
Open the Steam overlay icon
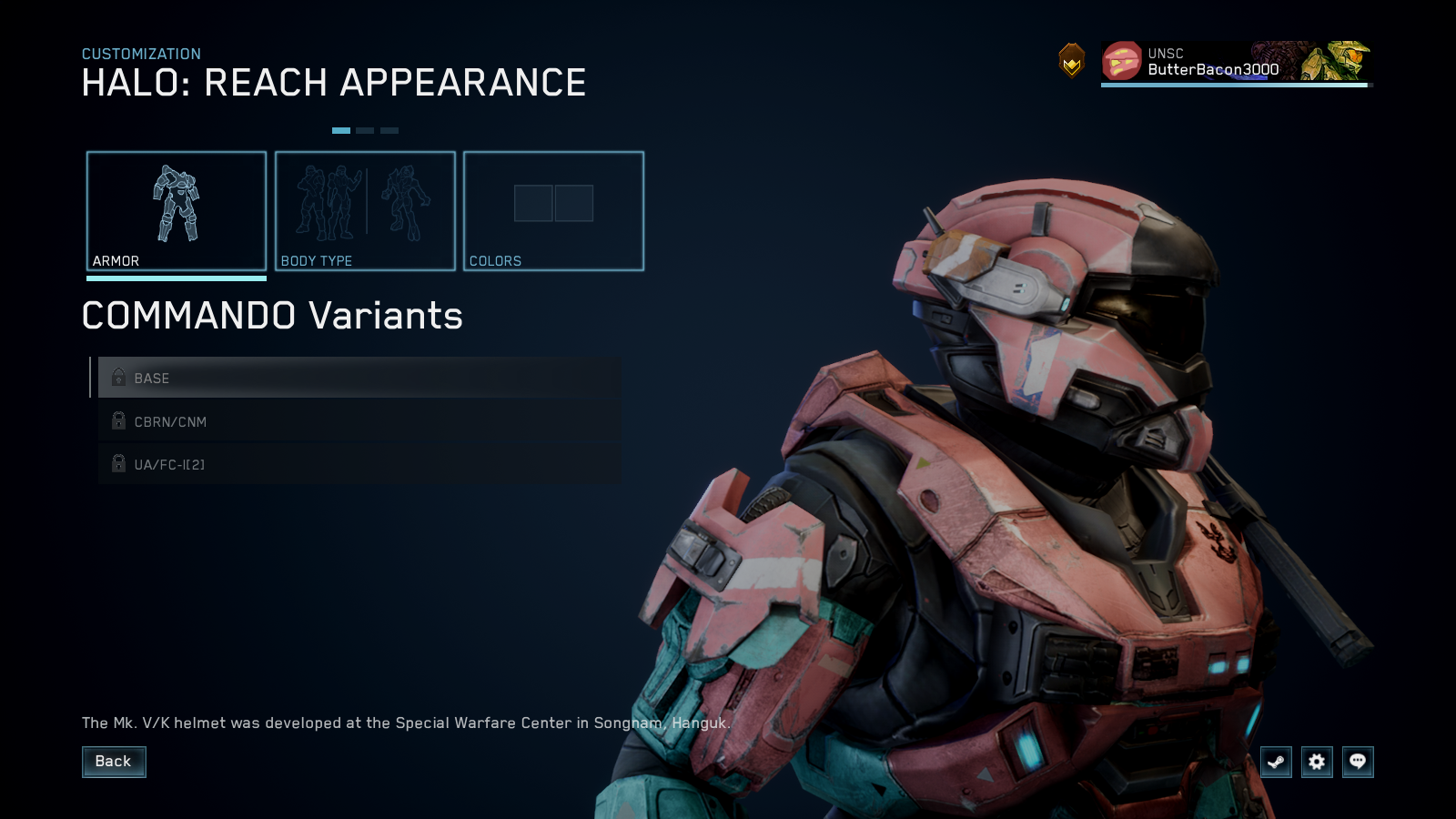(x=1276, y=763)
